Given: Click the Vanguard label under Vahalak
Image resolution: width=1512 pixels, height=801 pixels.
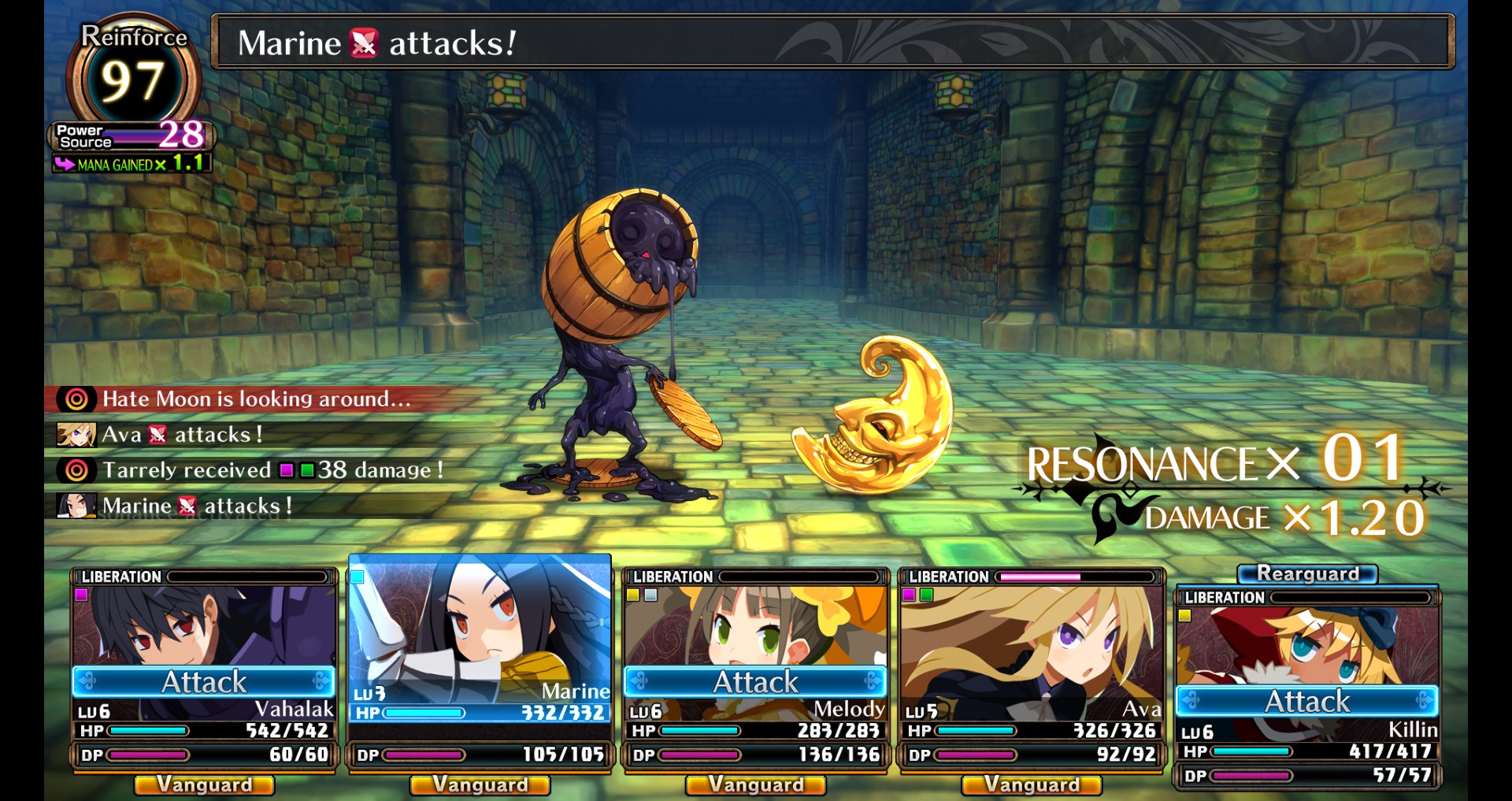Looking at the screenshot, I should (204, 784).
